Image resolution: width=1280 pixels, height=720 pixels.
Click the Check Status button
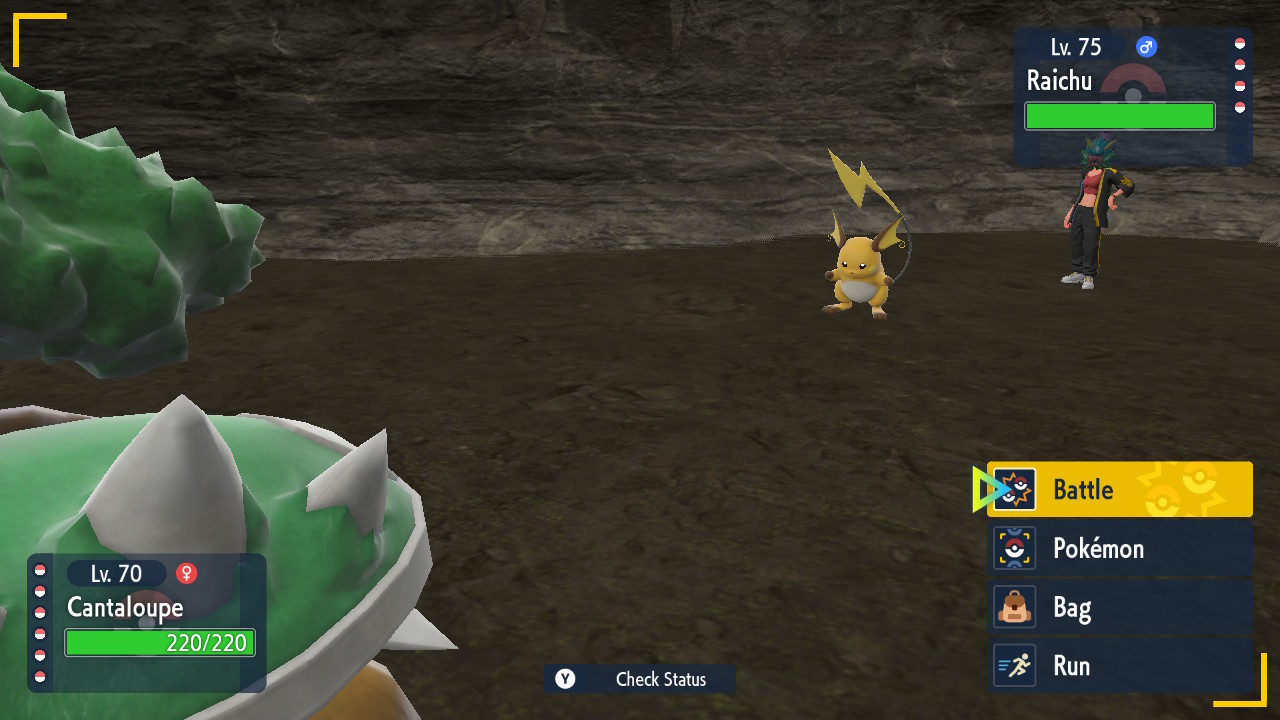(x=640, y=680)
